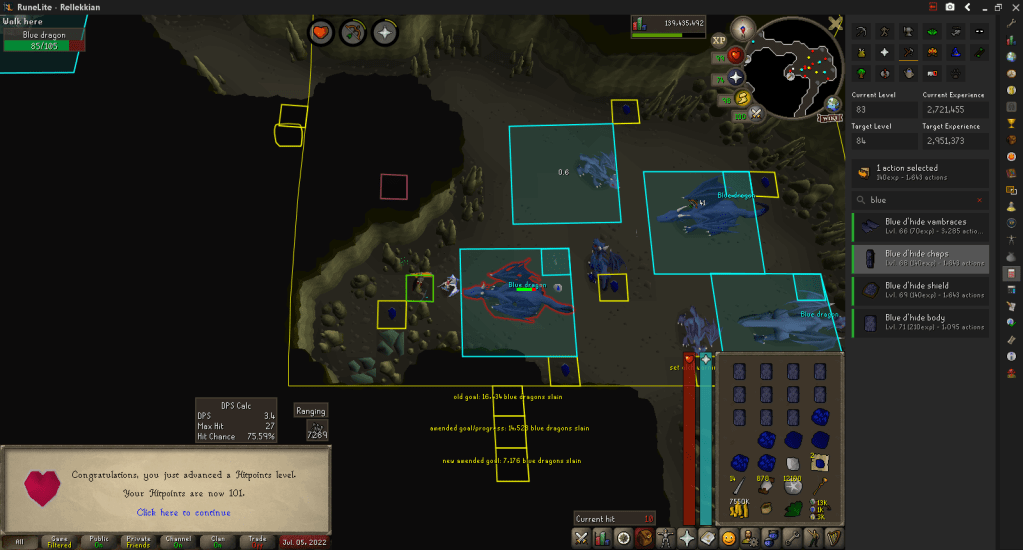The height and width of the screenshot is (550, 1023).
Task: Switch to the Game chat filter tab
Action: pos(60,541)
